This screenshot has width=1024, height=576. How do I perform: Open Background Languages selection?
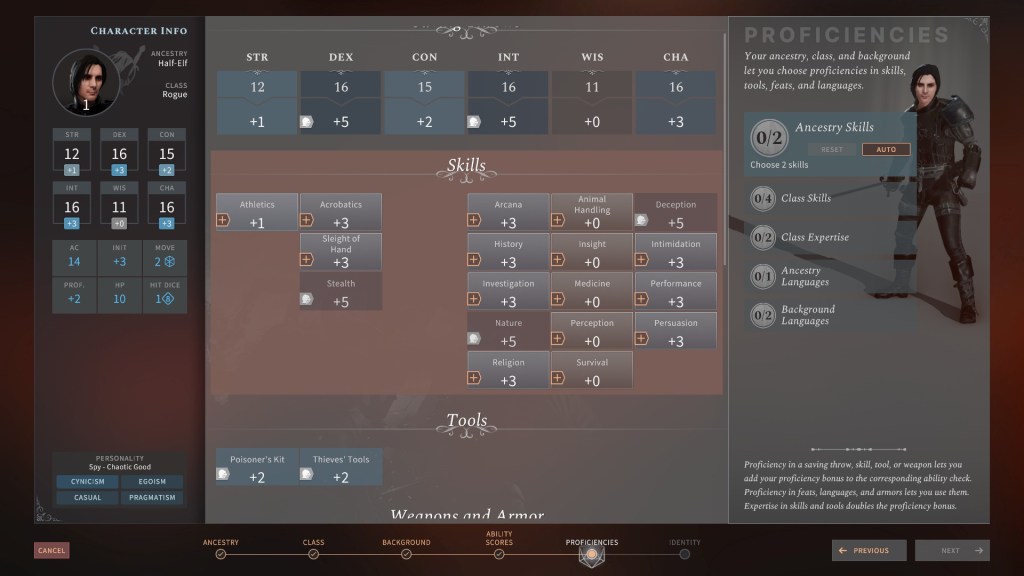(x=805, y=315)
